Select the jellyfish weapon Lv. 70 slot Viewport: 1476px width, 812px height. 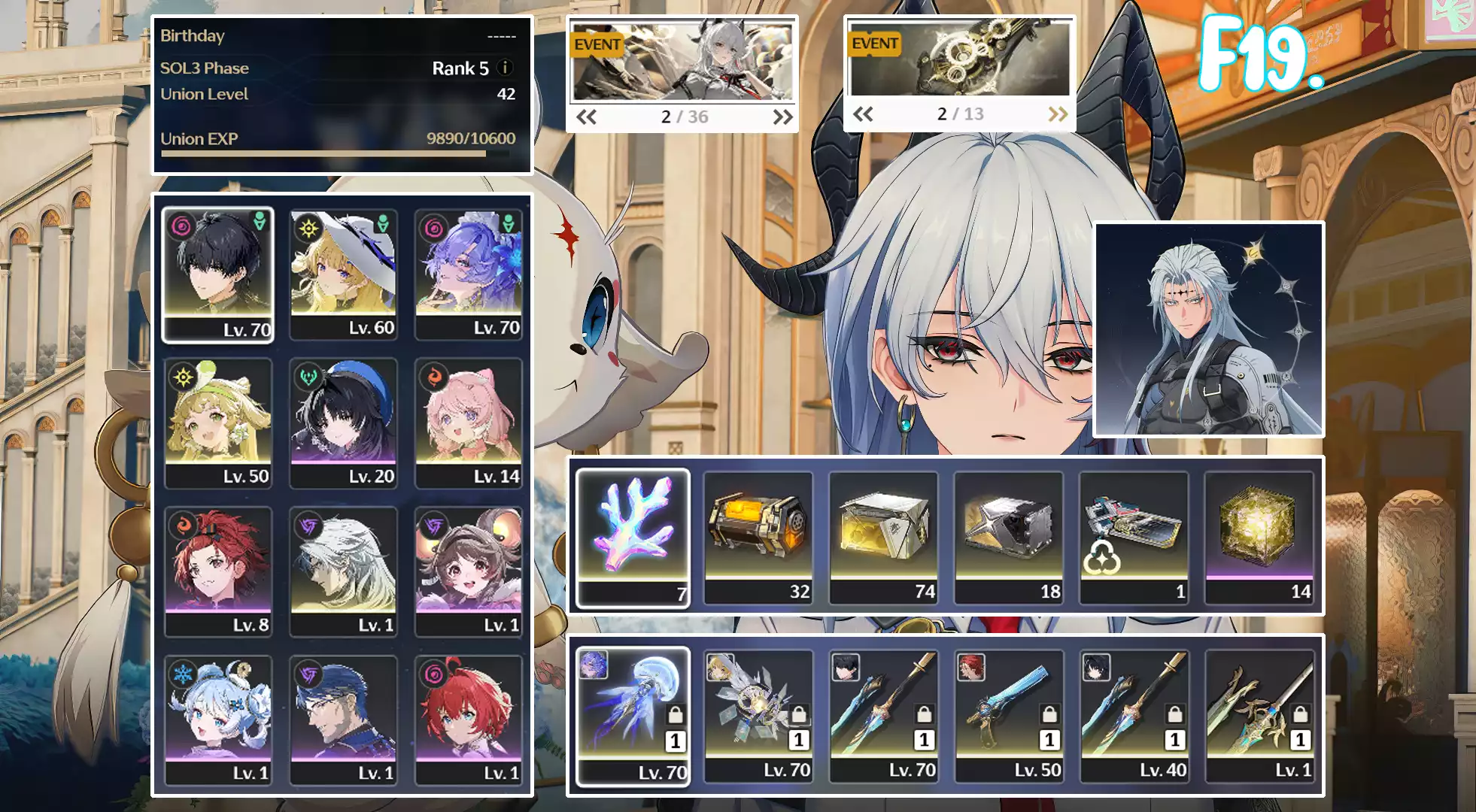tap(633, 717)
